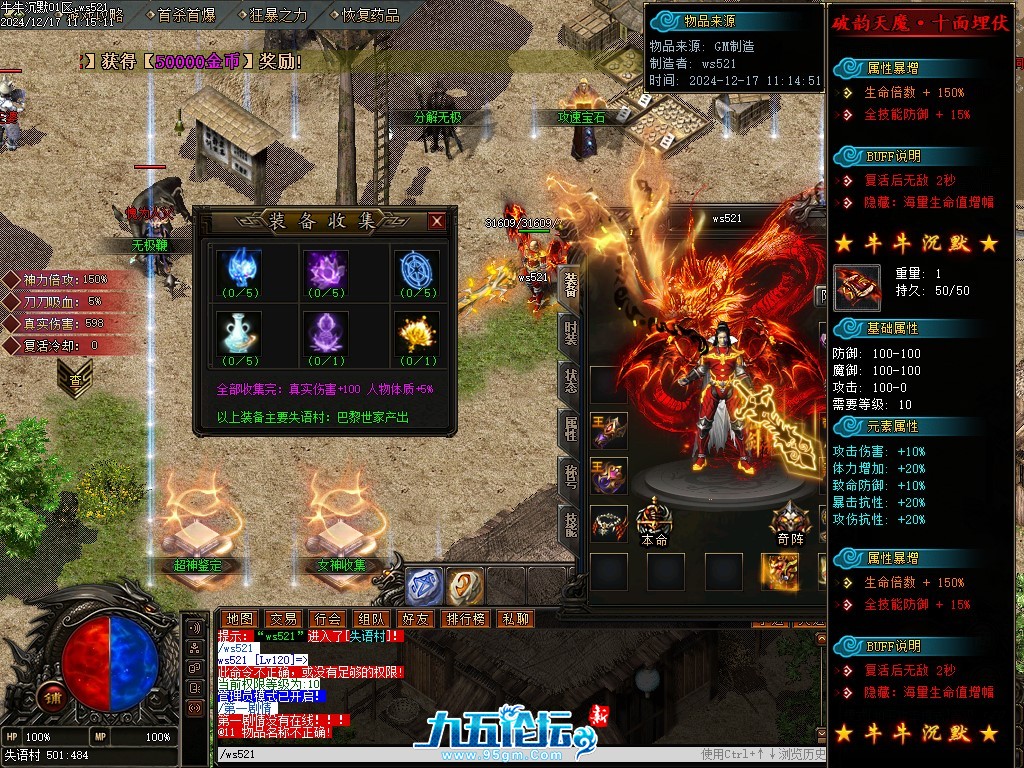The image size is (1024, 768).
Task: Open the 首杀首爆 top menu
Action: 186,15
